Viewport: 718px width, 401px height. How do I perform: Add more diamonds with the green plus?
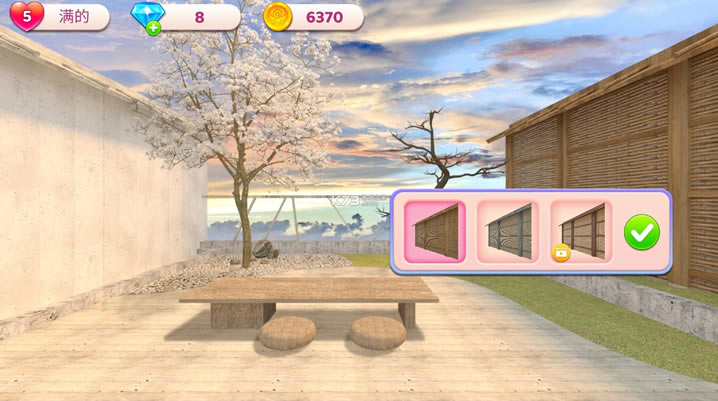pos(153,28)
